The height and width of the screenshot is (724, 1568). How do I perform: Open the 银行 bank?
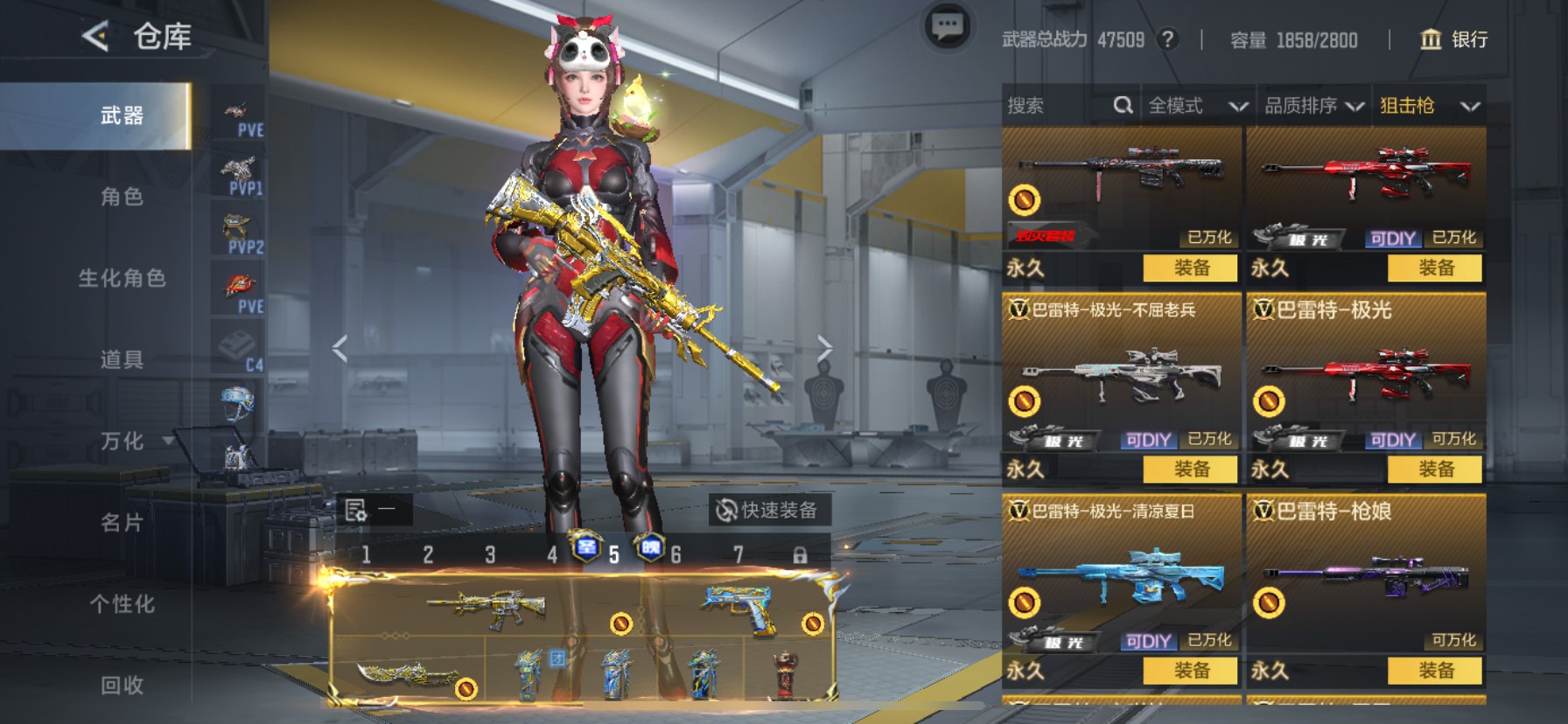[1453, 39]
